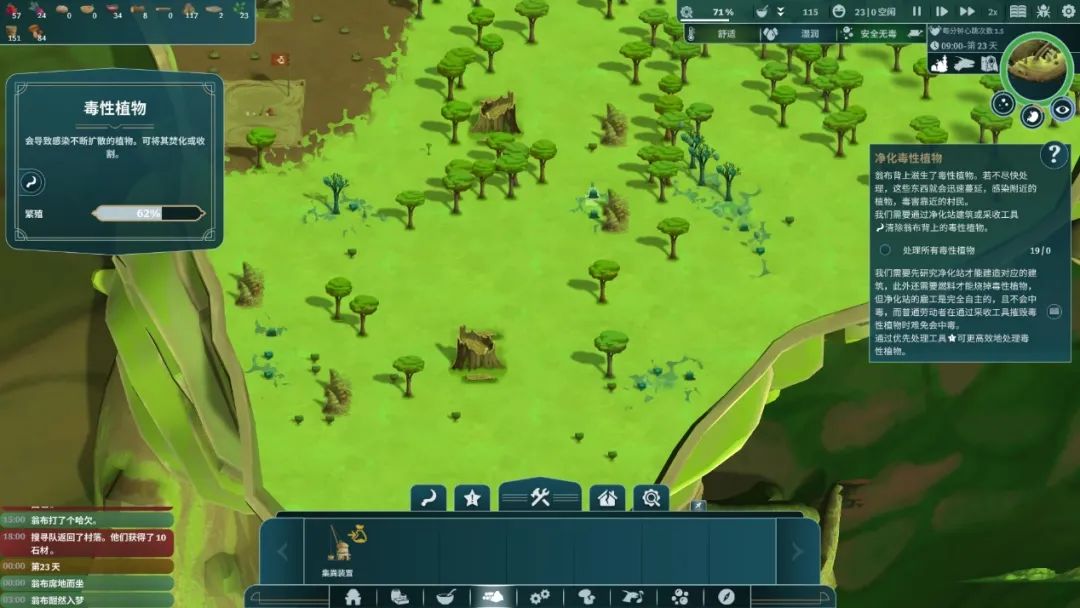Image resolution: width=1080 pixels, height=608 pixels.
Task: Activate fast-forward speed
Action: (x=967, y=12)
